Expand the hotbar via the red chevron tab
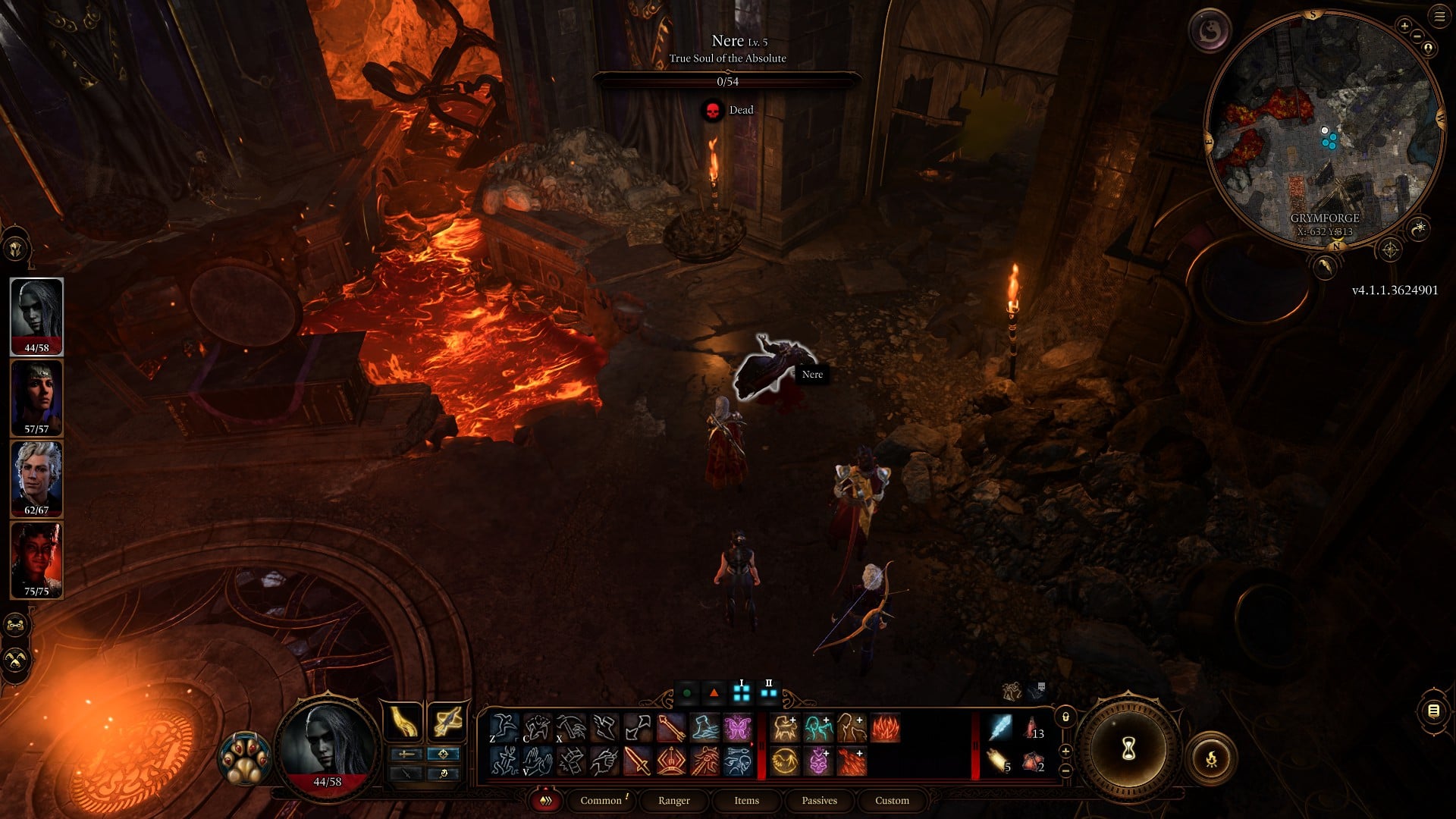 (544, 801)
